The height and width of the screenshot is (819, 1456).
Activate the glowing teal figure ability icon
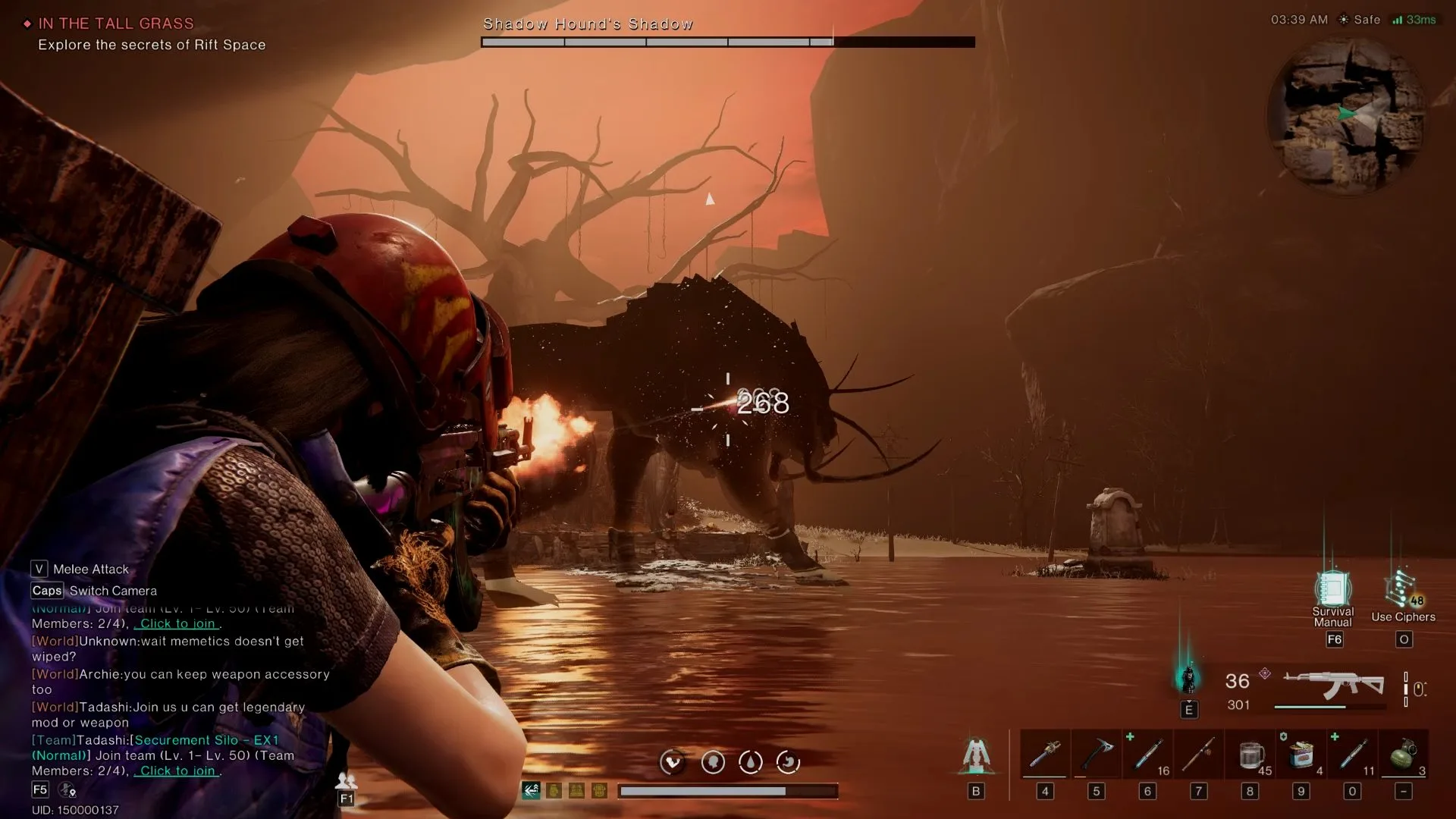(x=1188, y=677)
